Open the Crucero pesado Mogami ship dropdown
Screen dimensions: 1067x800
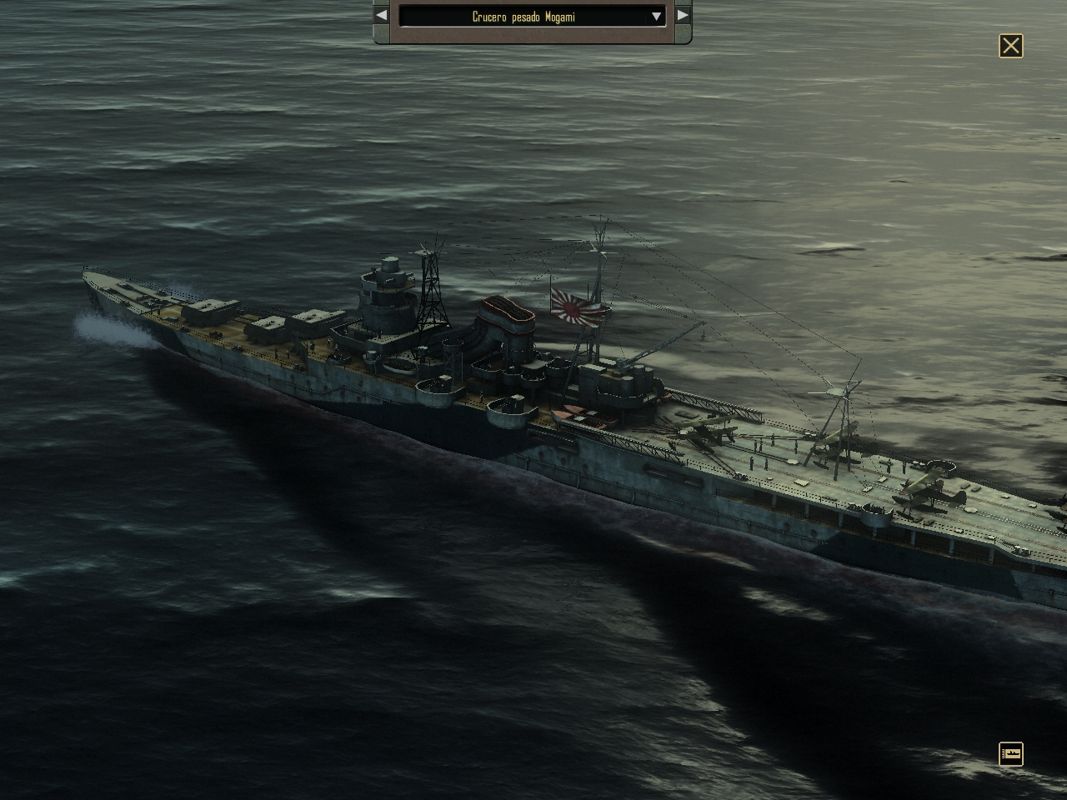pyautogui.click(x=532, y=16)
